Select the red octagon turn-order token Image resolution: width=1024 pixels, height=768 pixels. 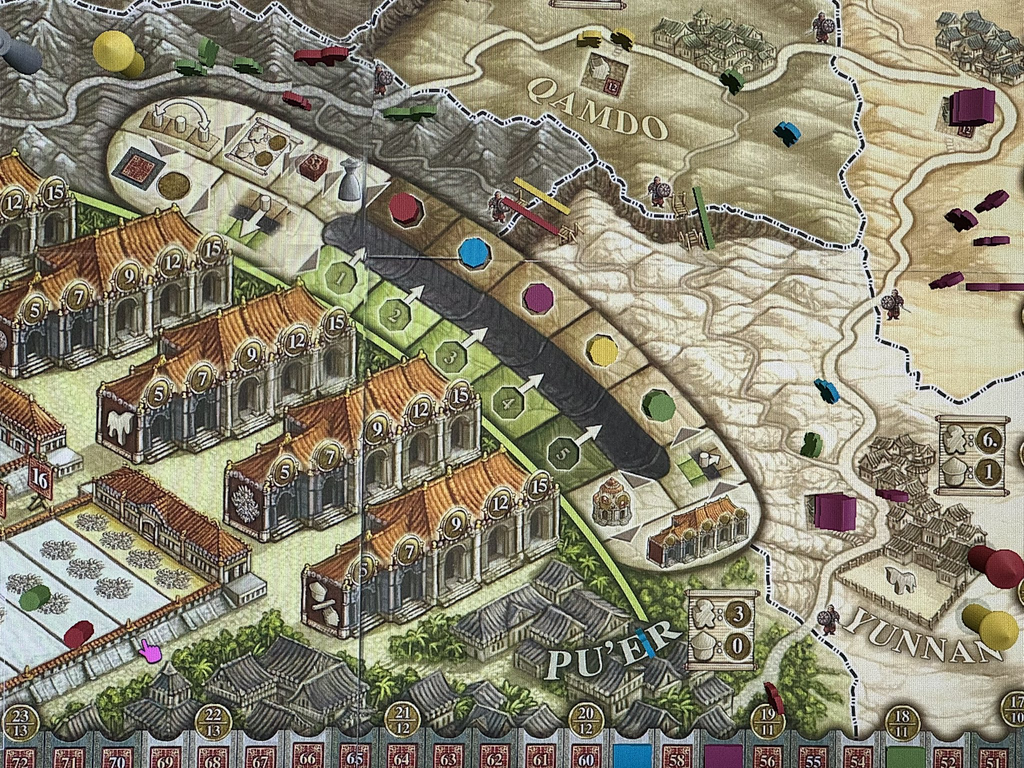[403, 208]
